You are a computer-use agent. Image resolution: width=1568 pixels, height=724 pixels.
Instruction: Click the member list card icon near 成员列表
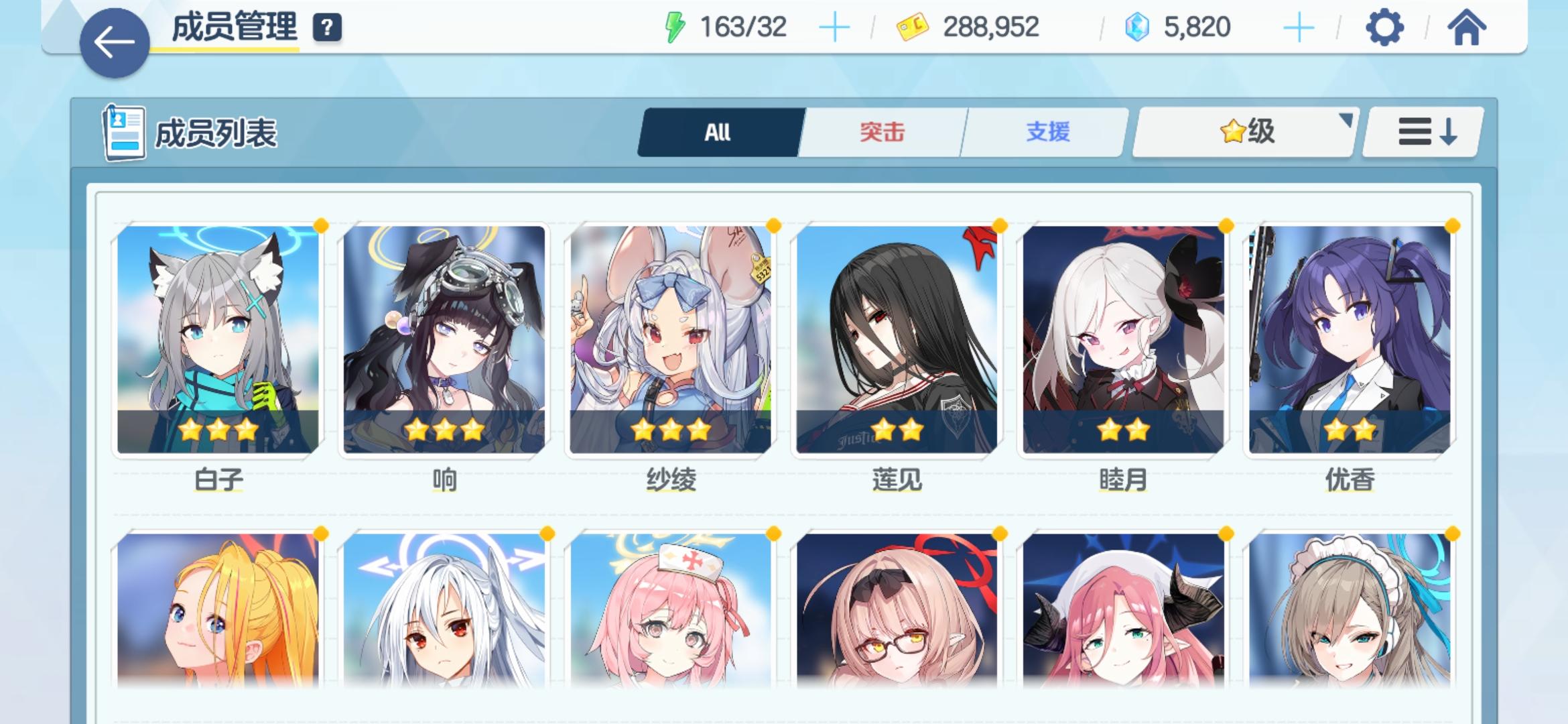point(124,132)
